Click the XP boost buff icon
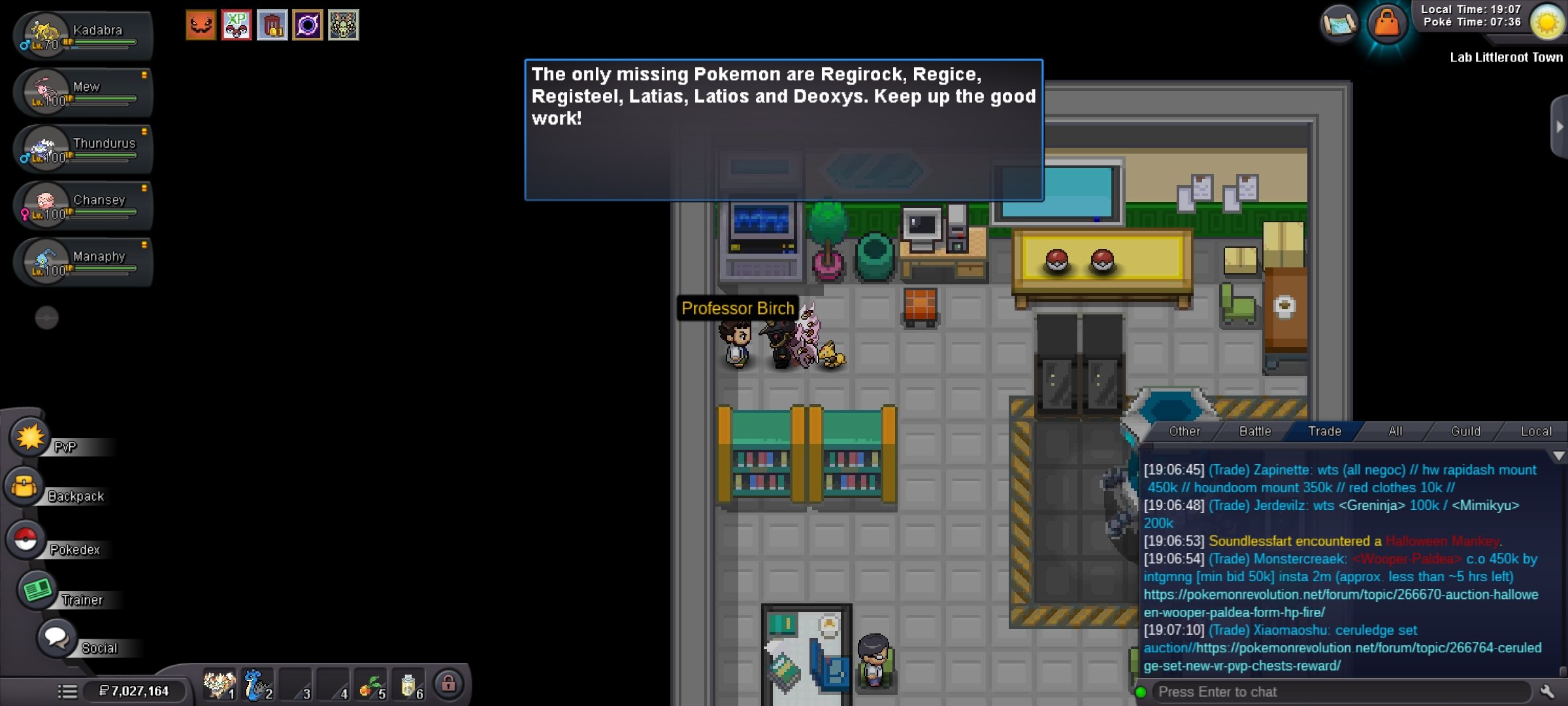The height and width of the screenshot is (706, 1568). point(237,25)
